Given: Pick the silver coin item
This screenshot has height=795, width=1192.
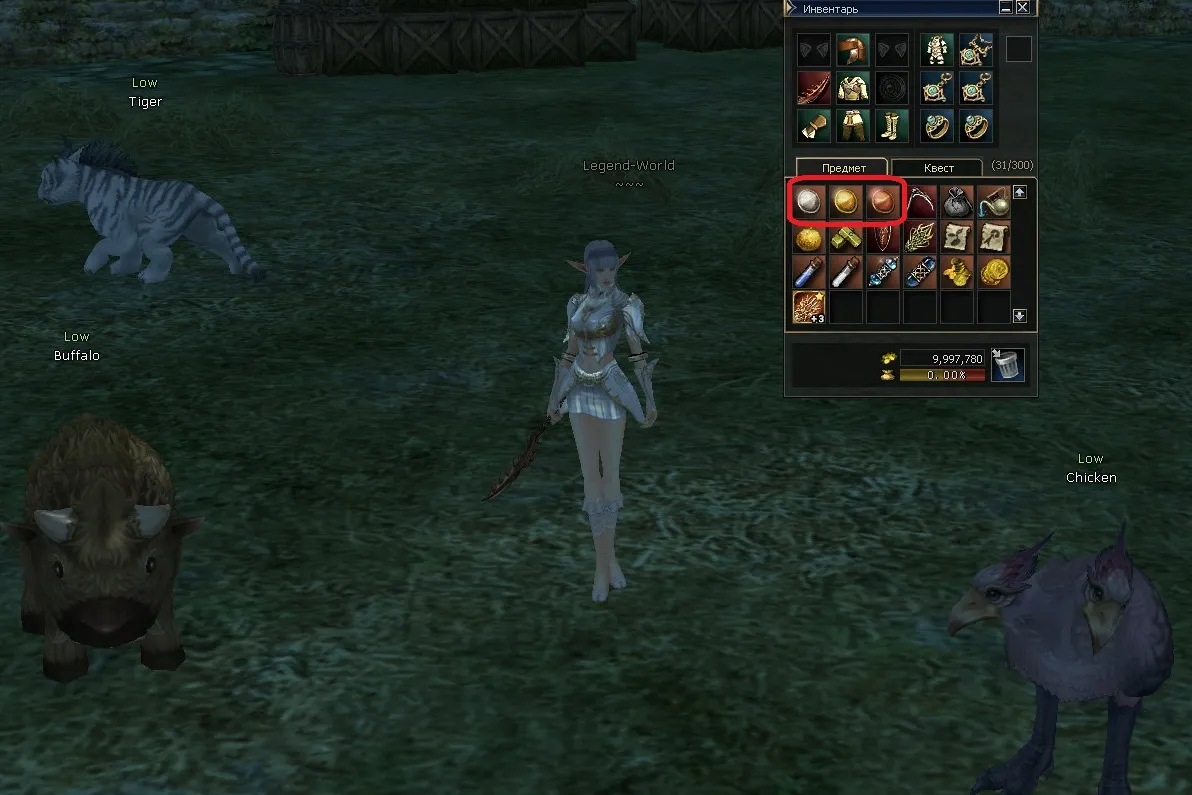Looking at the screenshot, I should pos(809,202).
